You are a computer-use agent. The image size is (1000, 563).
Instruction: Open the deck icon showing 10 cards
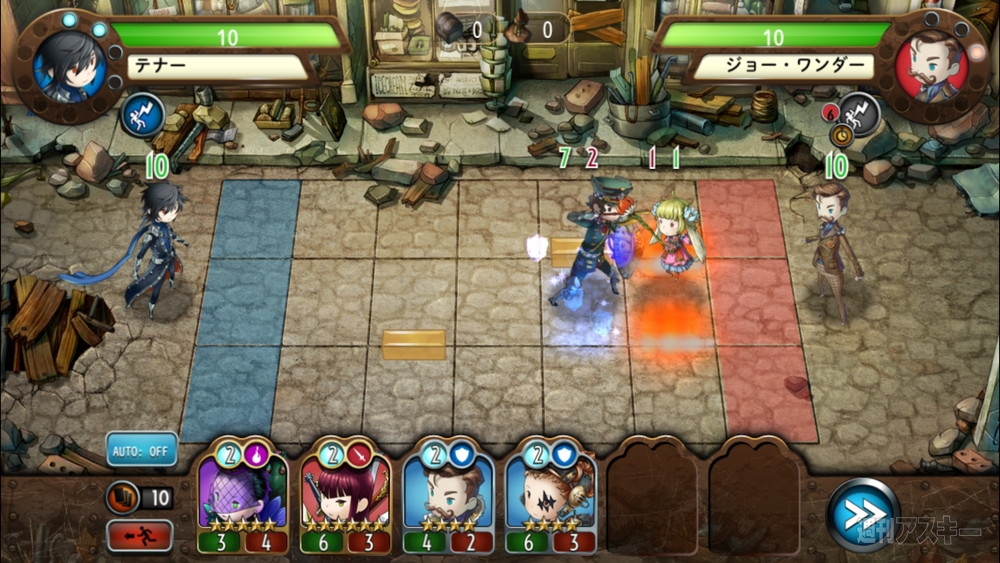(122, 497)
